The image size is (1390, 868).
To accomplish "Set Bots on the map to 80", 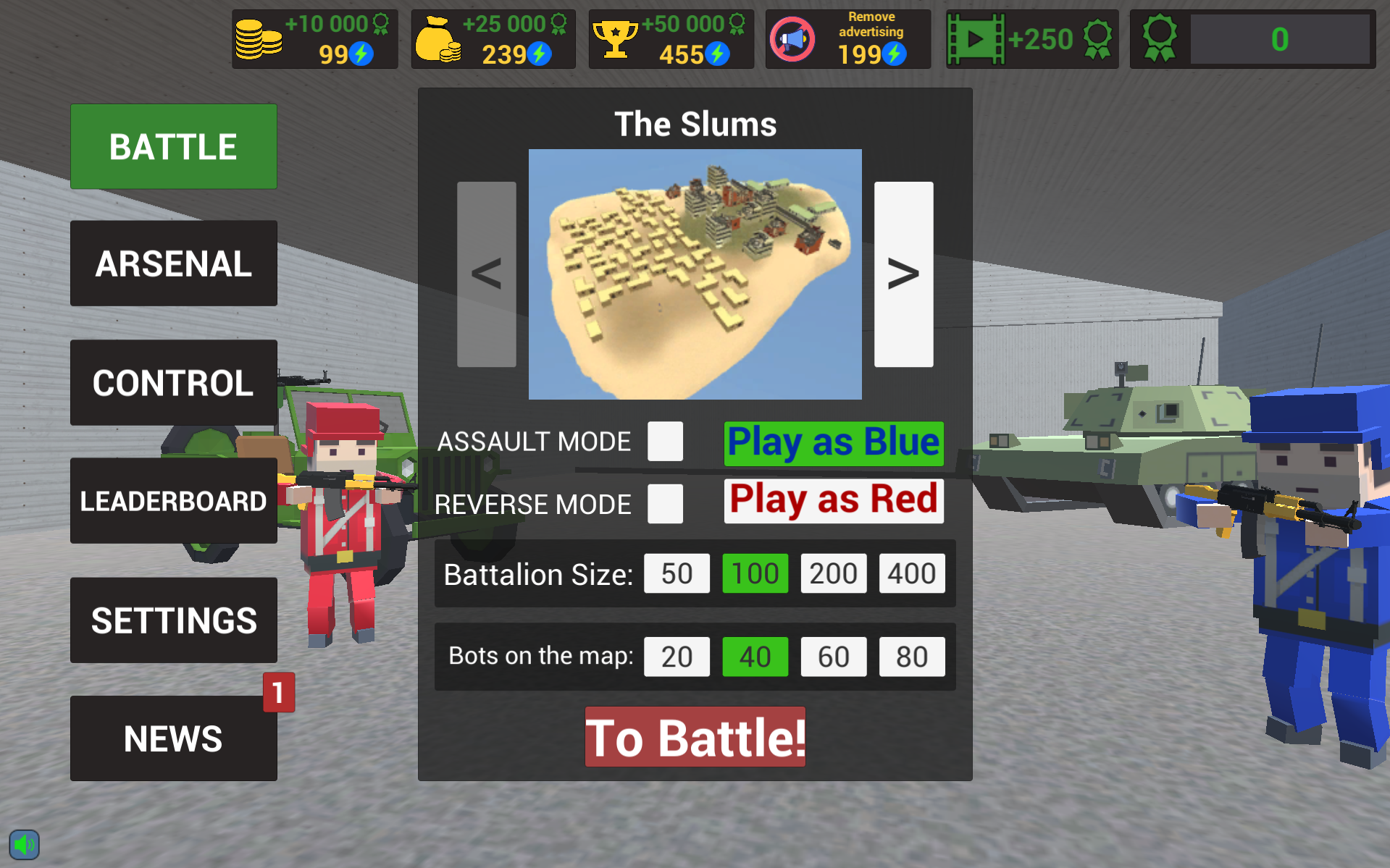I will (911, 657).
